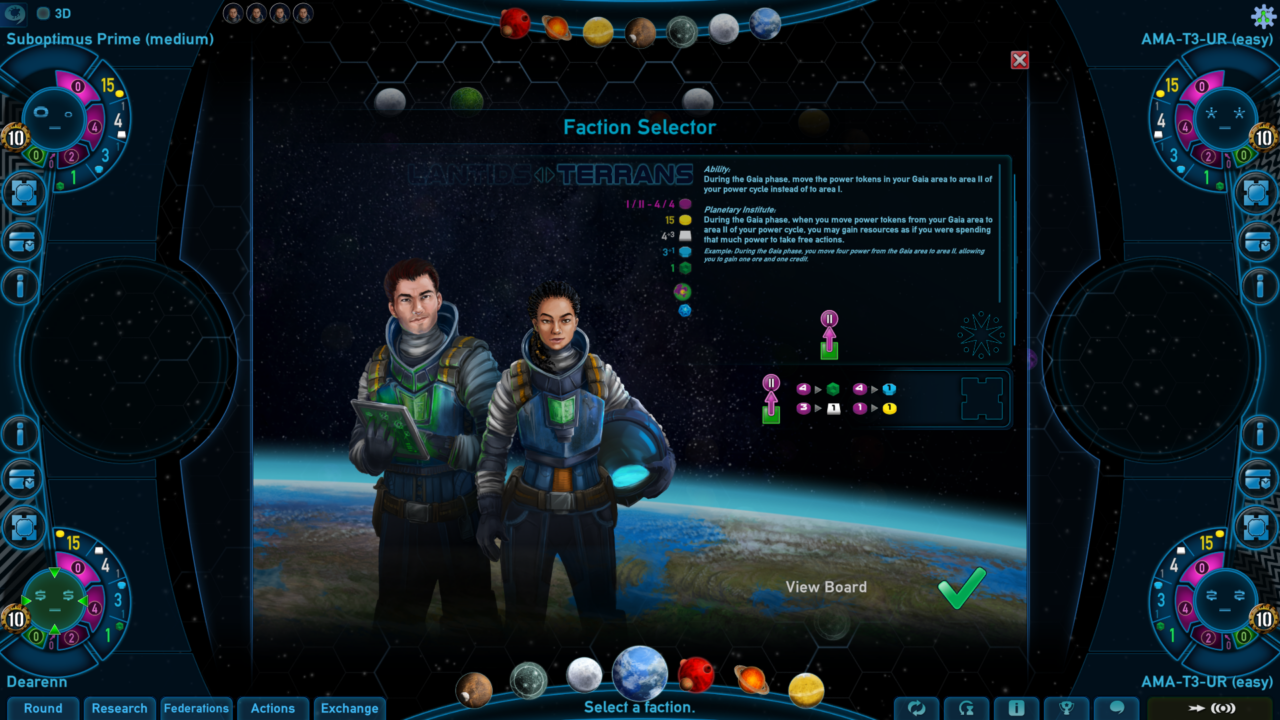This screenshot has height=720, width=1280.
Task: Click the info button in bottom toolbar
Action: pos(1017,708)
